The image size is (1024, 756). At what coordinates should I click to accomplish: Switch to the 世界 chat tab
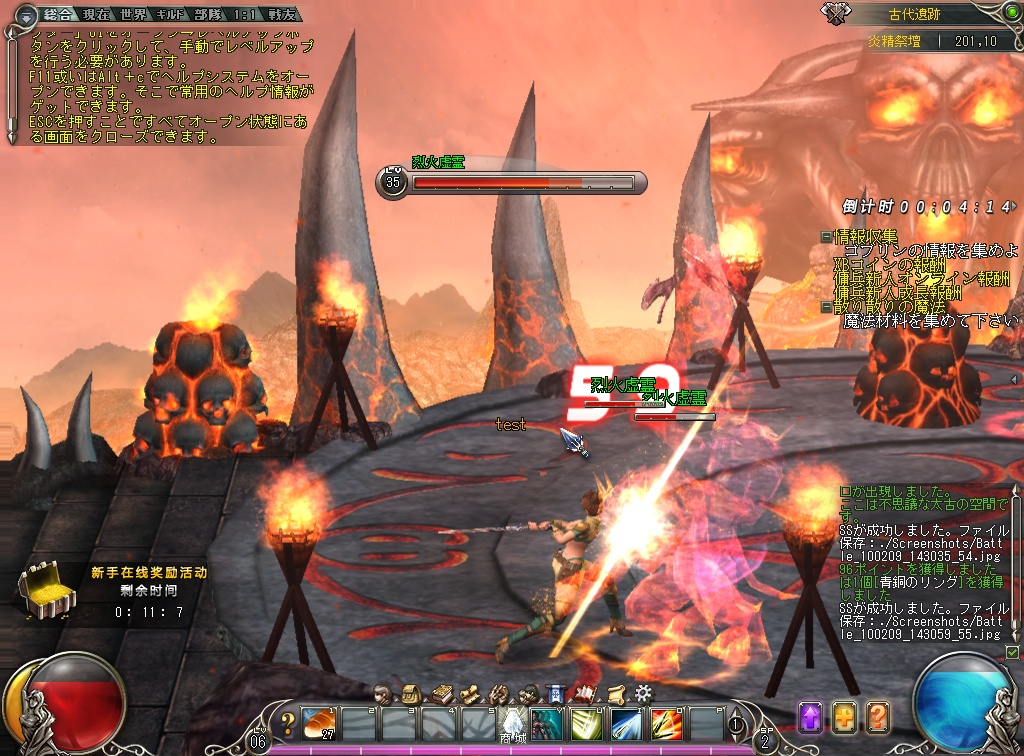(x=132, y=17)
